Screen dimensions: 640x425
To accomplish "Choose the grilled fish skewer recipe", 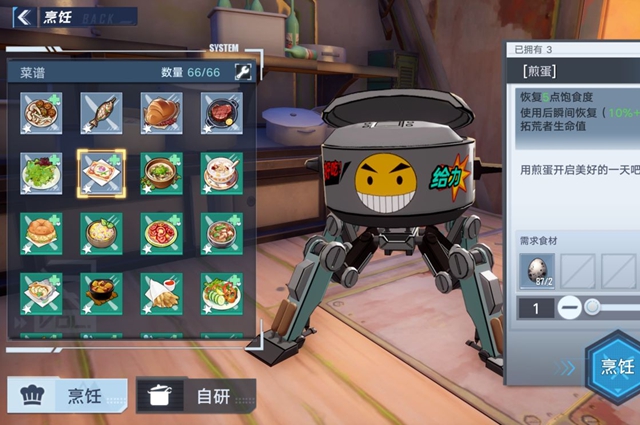I will tap(101, 113).
